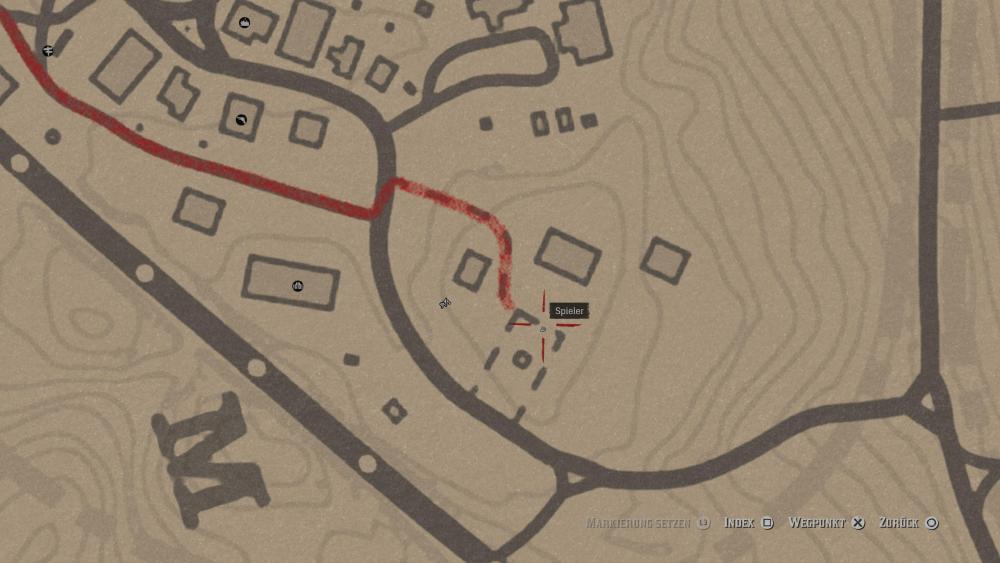1000x563 pixels.
Task: Select the signpost marker beside the red route
Action: [x=48, y=50]
